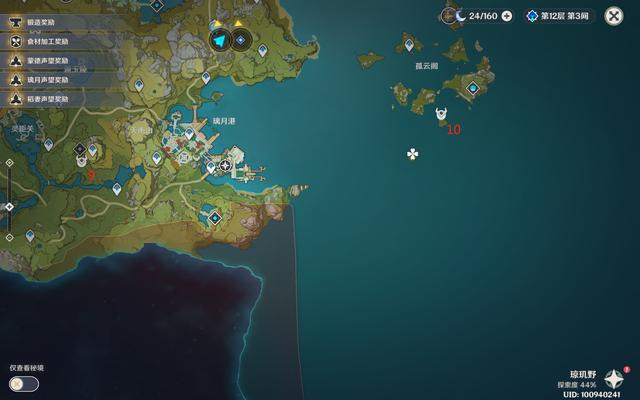Toggle the 仅查看秘境 domains-only switch
The image size is (640, 400).
coord(24,384)
